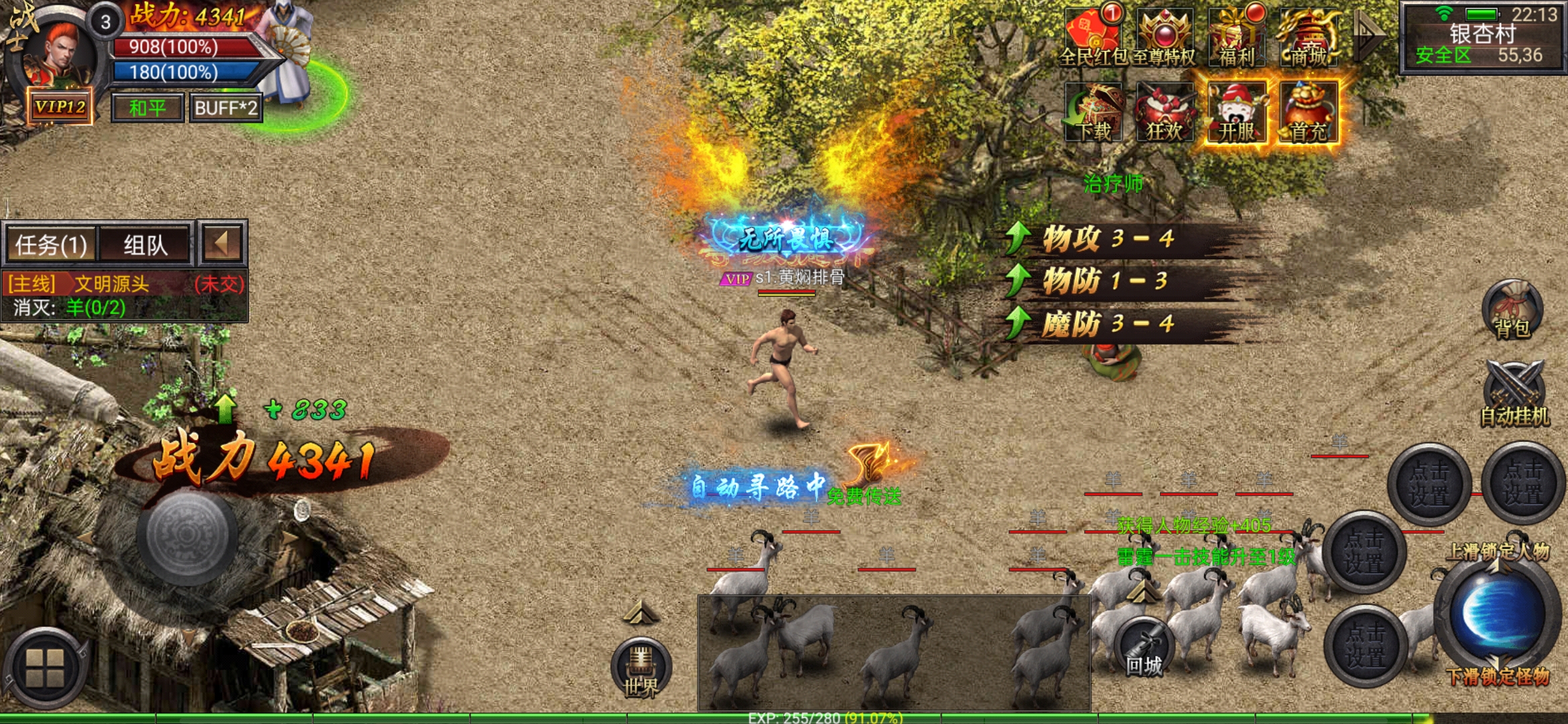1568x724 pixels.
Task: Open the 世界 world chat channel
Action: (x=641, y=668)
